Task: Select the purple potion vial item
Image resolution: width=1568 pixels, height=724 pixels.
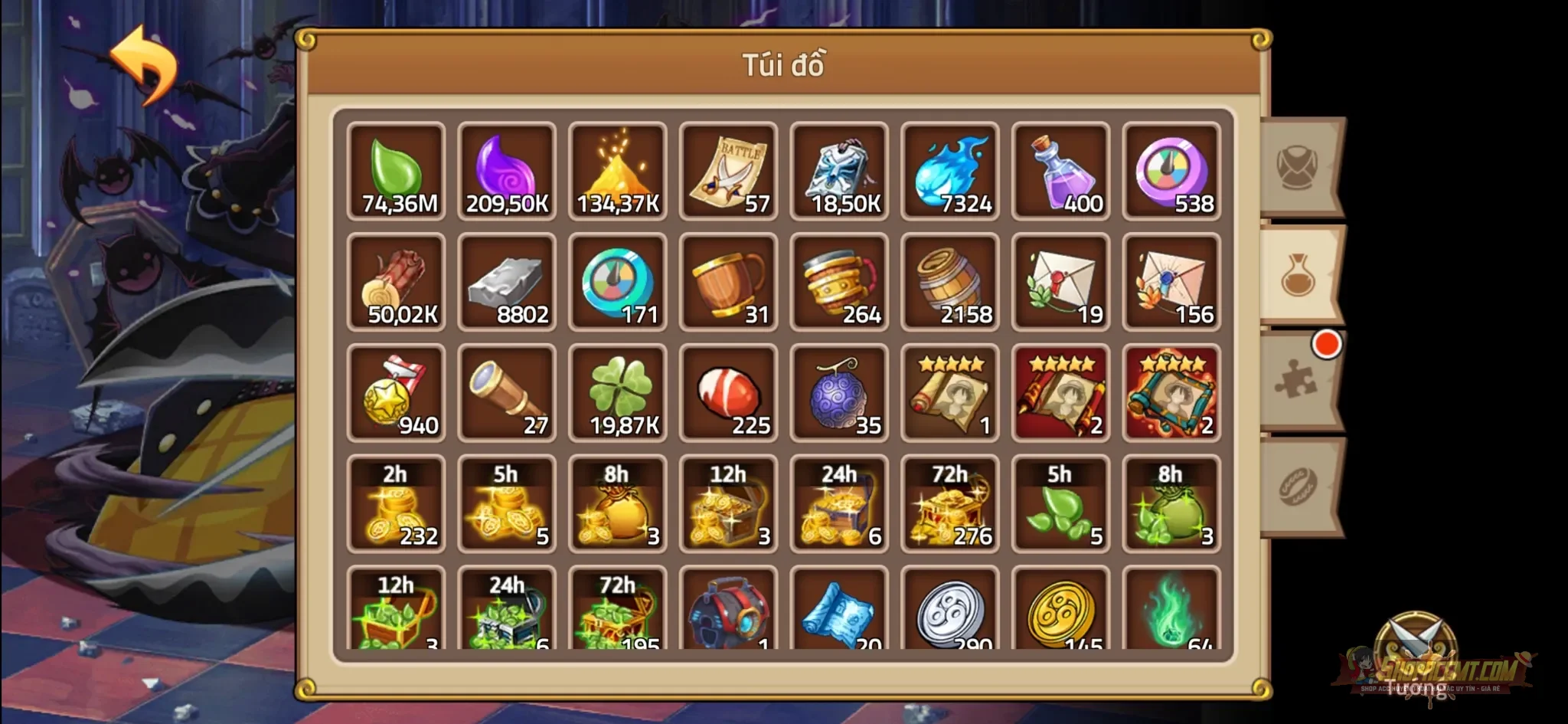Action: point(1060,170)
